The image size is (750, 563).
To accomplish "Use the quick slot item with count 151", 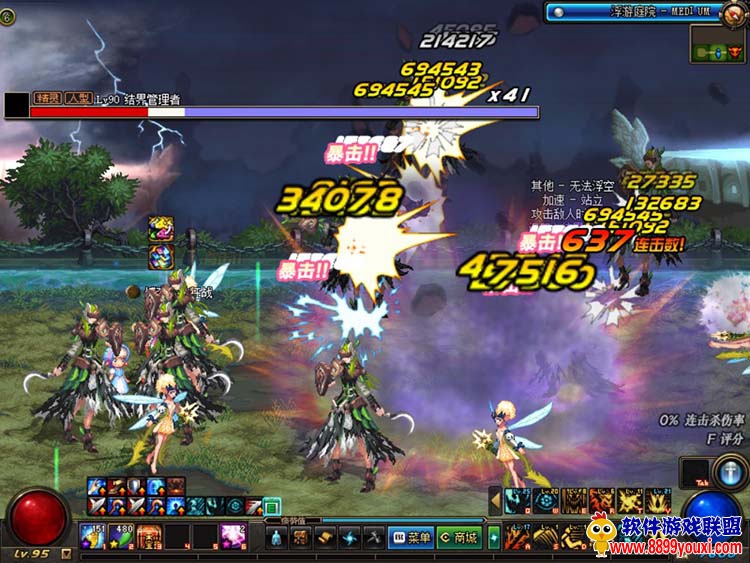I will pos(93,537).
